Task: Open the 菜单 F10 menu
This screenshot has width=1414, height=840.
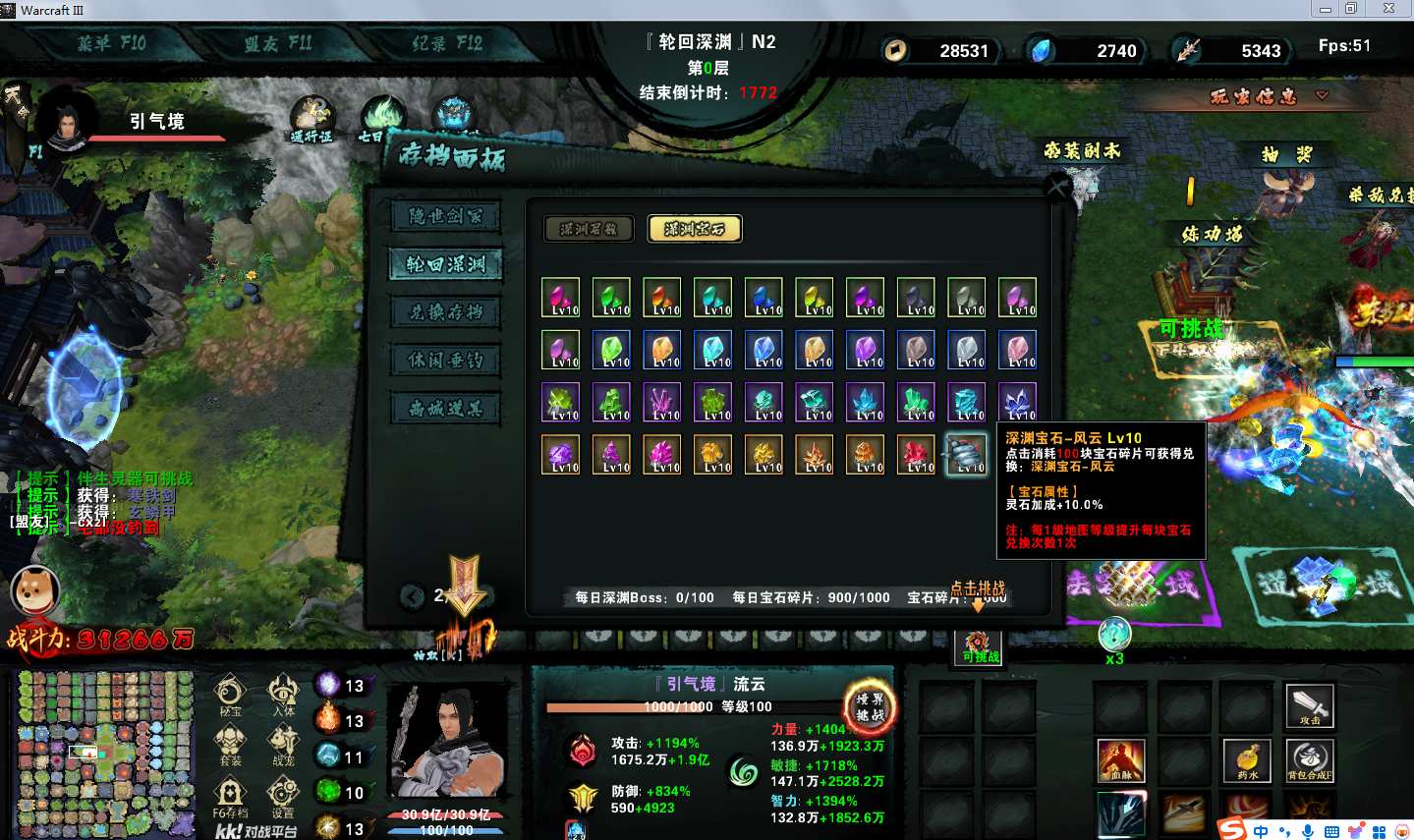Action: (x=111, y=43)
